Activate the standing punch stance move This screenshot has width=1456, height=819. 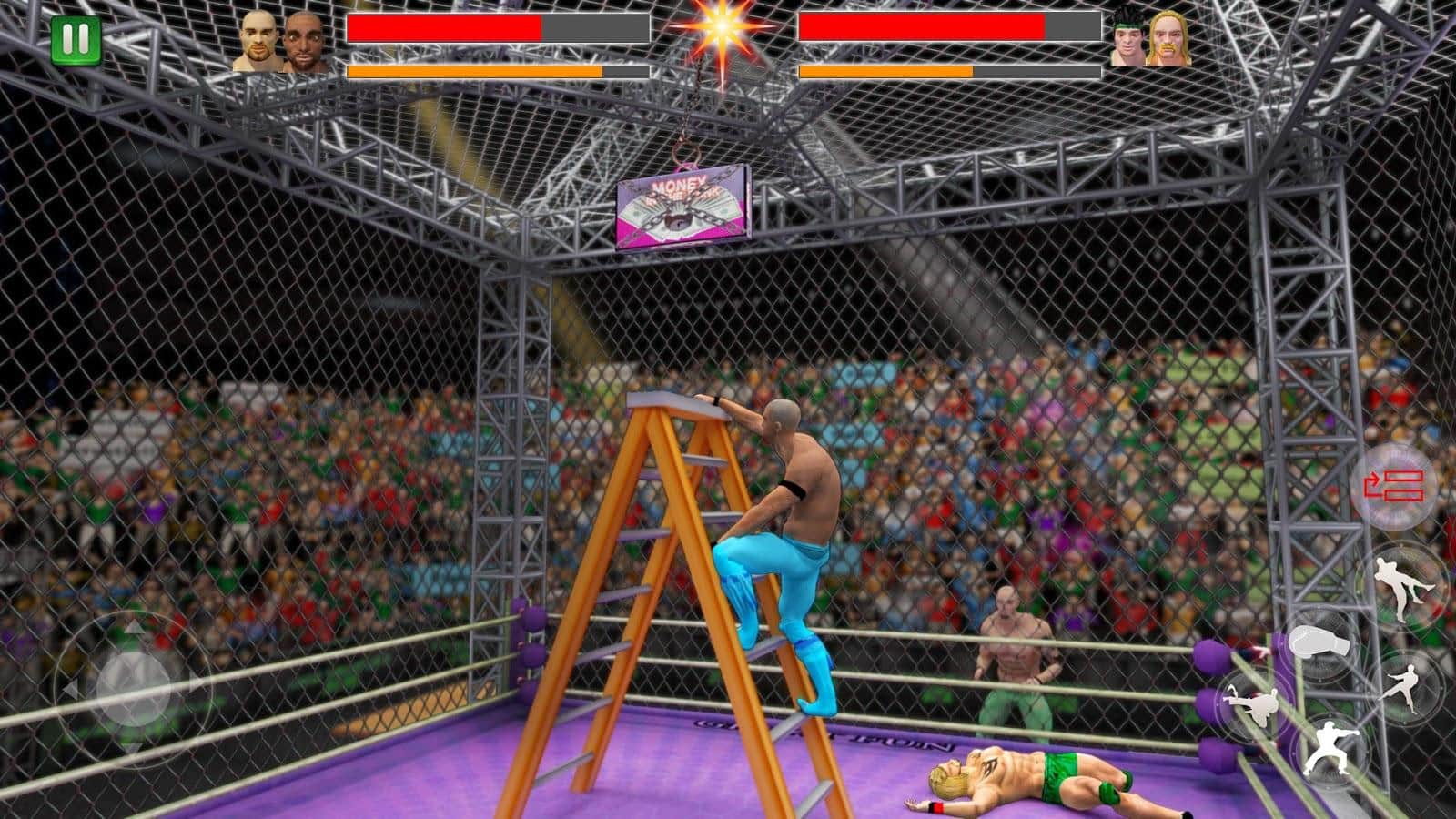pyautogui.click(x=1331, y=750)
